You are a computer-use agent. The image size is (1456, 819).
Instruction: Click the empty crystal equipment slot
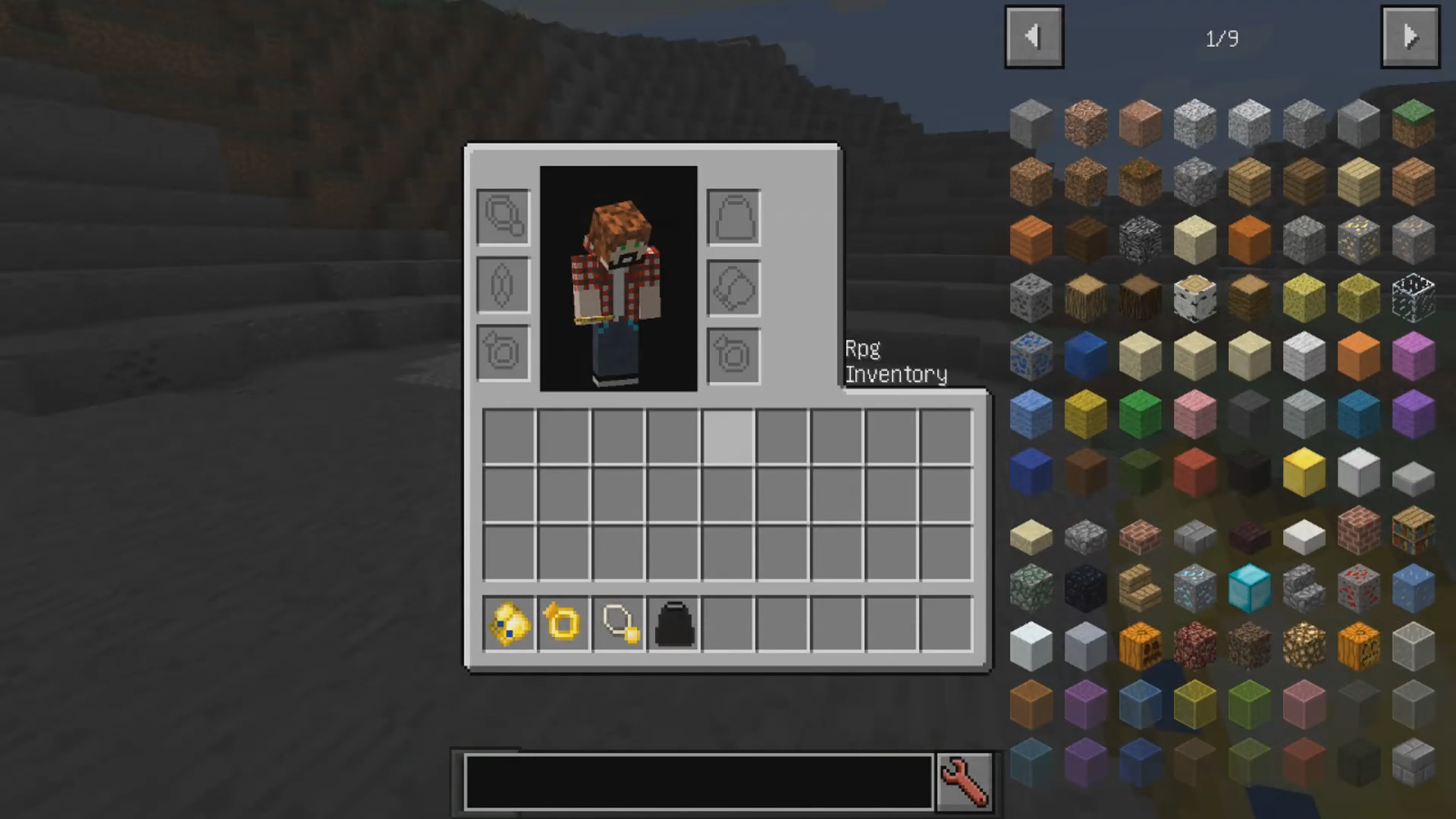(503, 285)
